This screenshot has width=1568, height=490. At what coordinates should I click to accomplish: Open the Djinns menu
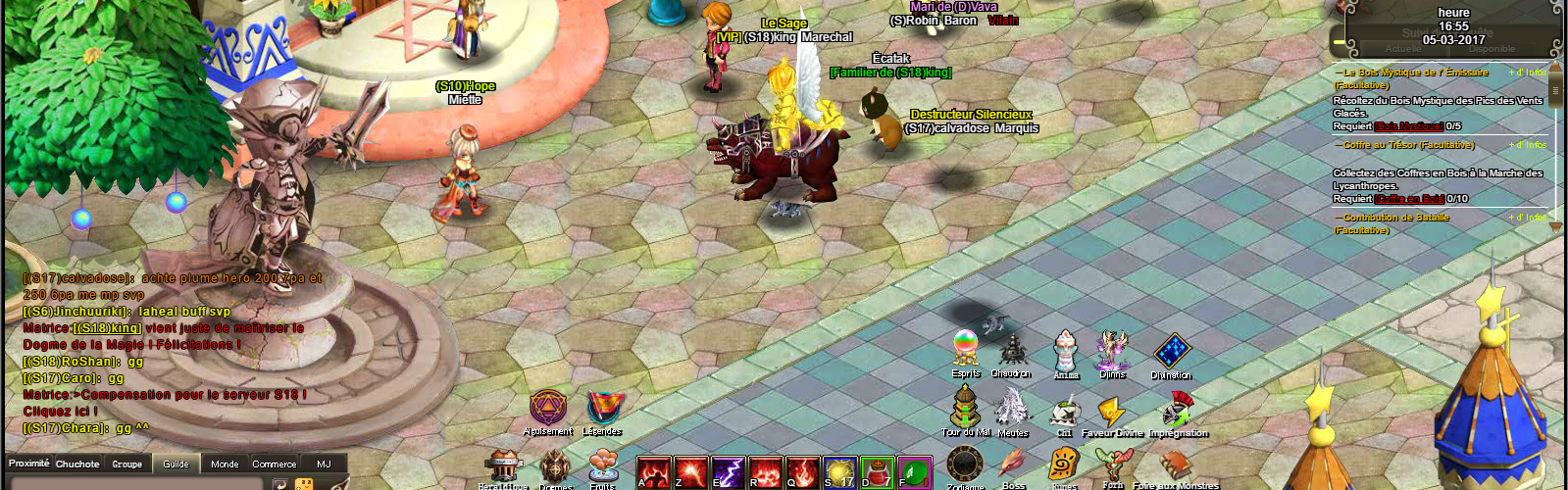tap(1113, 350)
